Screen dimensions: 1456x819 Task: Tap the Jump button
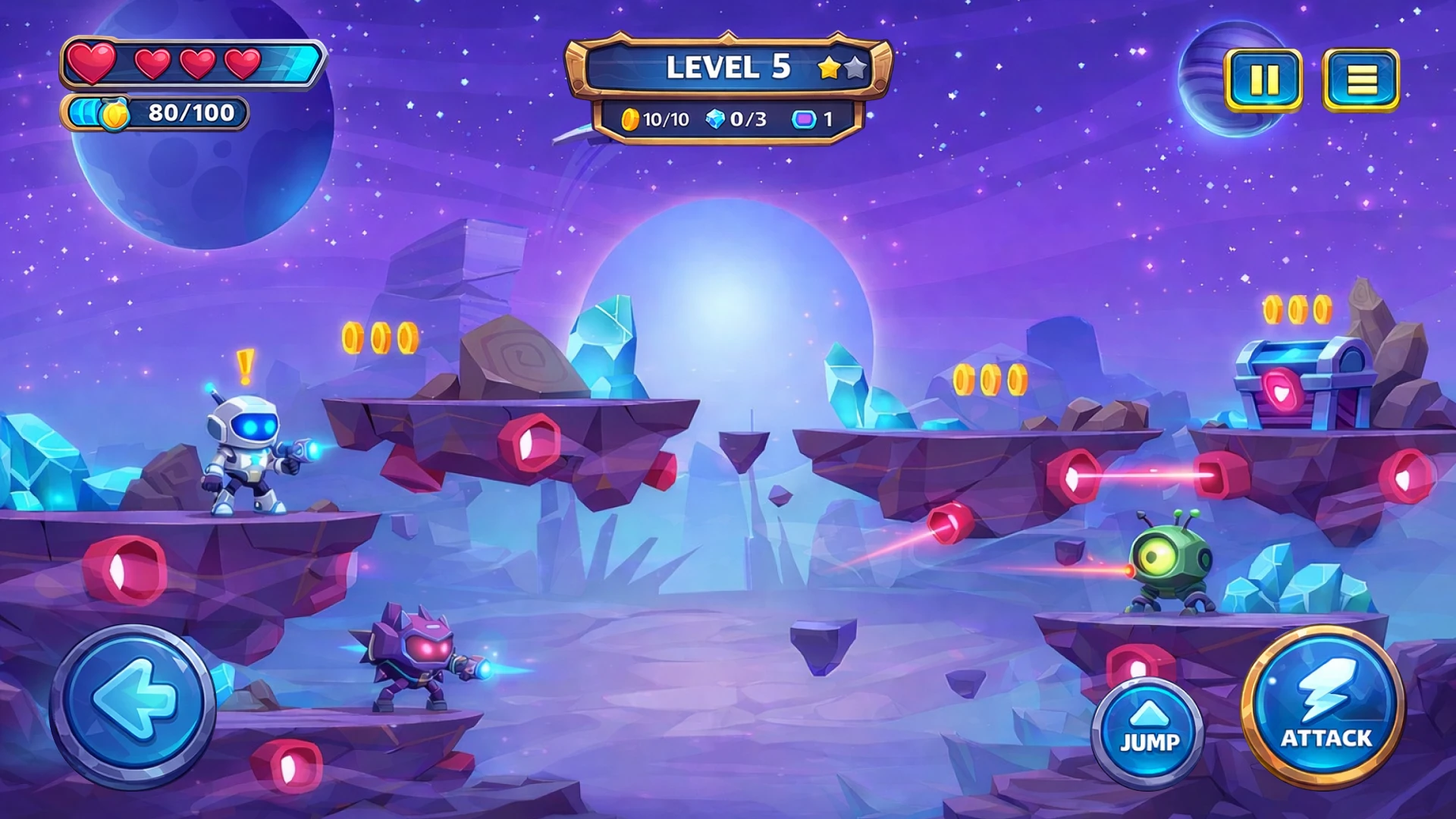coord(1149,730)
